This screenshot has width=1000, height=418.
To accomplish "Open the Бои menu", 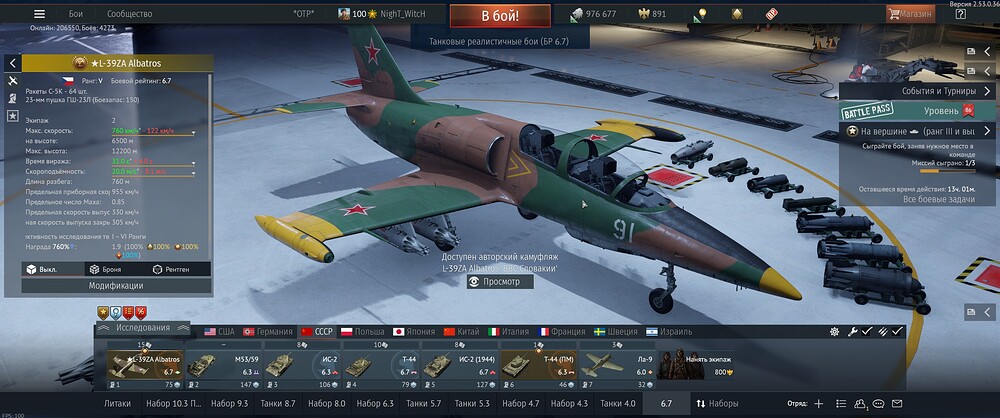I will [x=76, y=15].
